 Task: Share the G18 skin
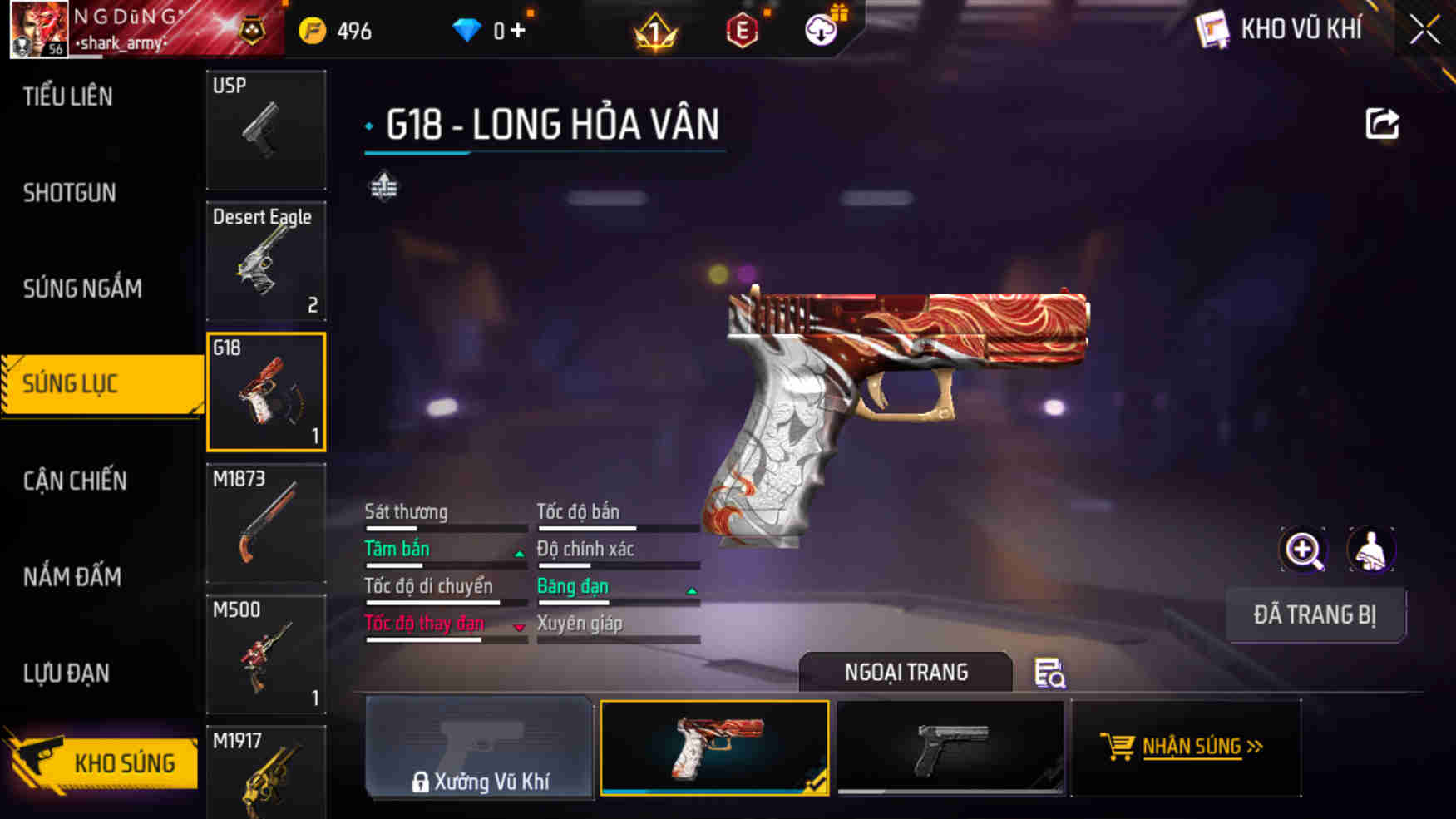coord(1382,124)
